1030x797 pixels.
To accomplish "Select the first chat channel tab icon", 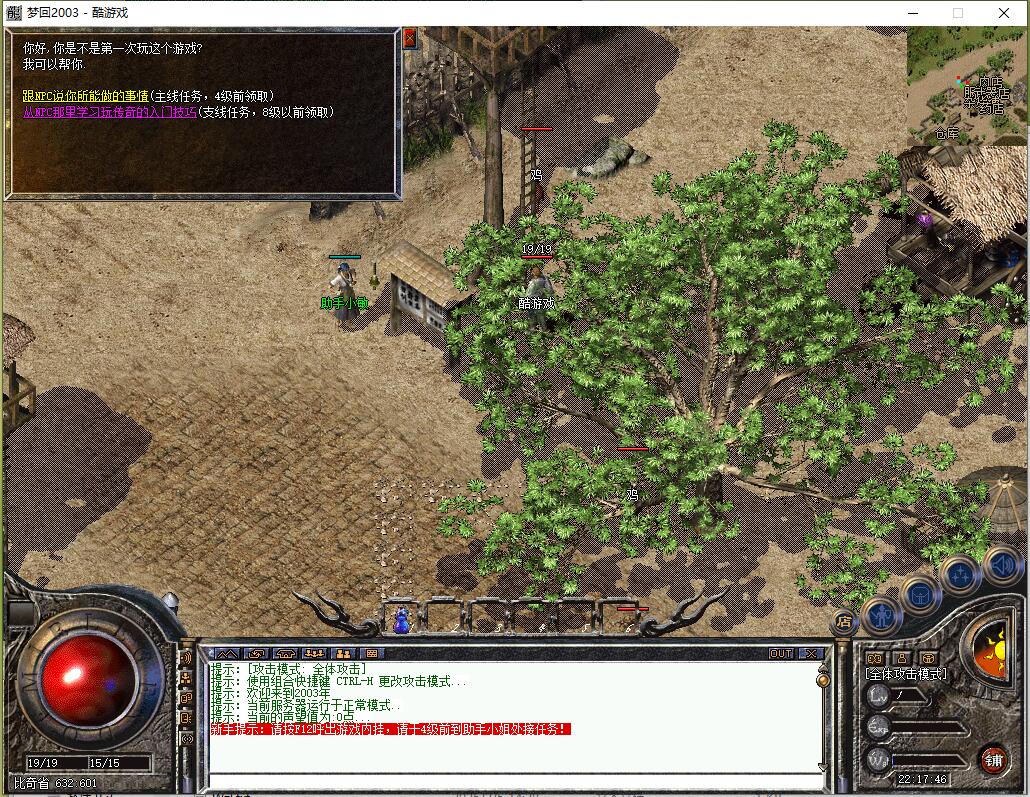I will coord(226,654).
